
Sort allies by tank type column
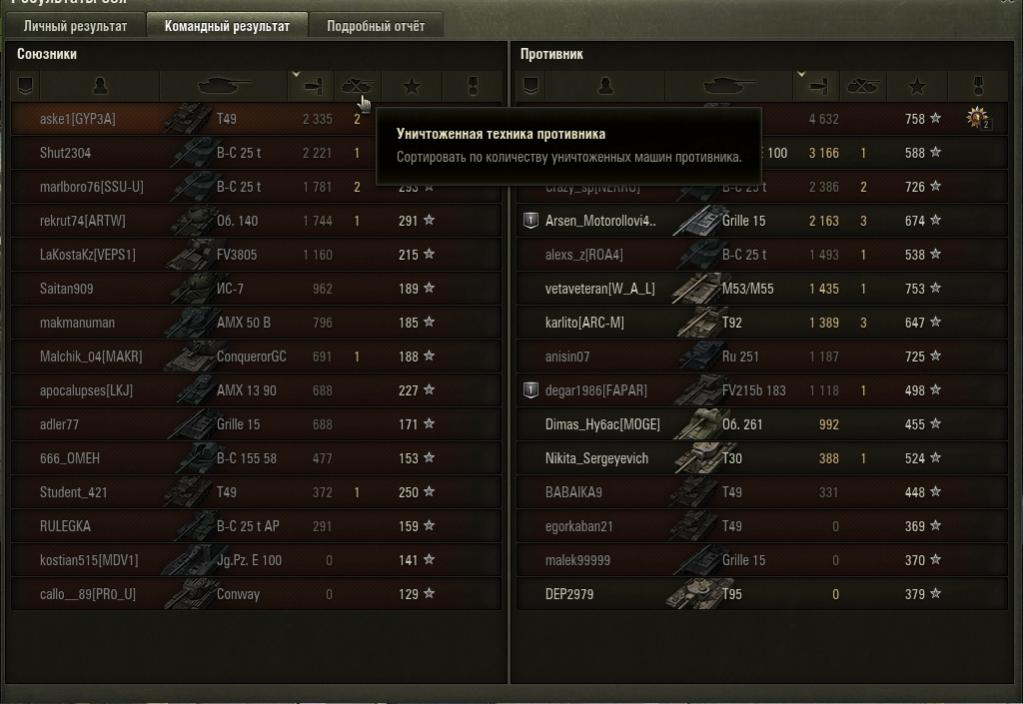coord(223,87)
